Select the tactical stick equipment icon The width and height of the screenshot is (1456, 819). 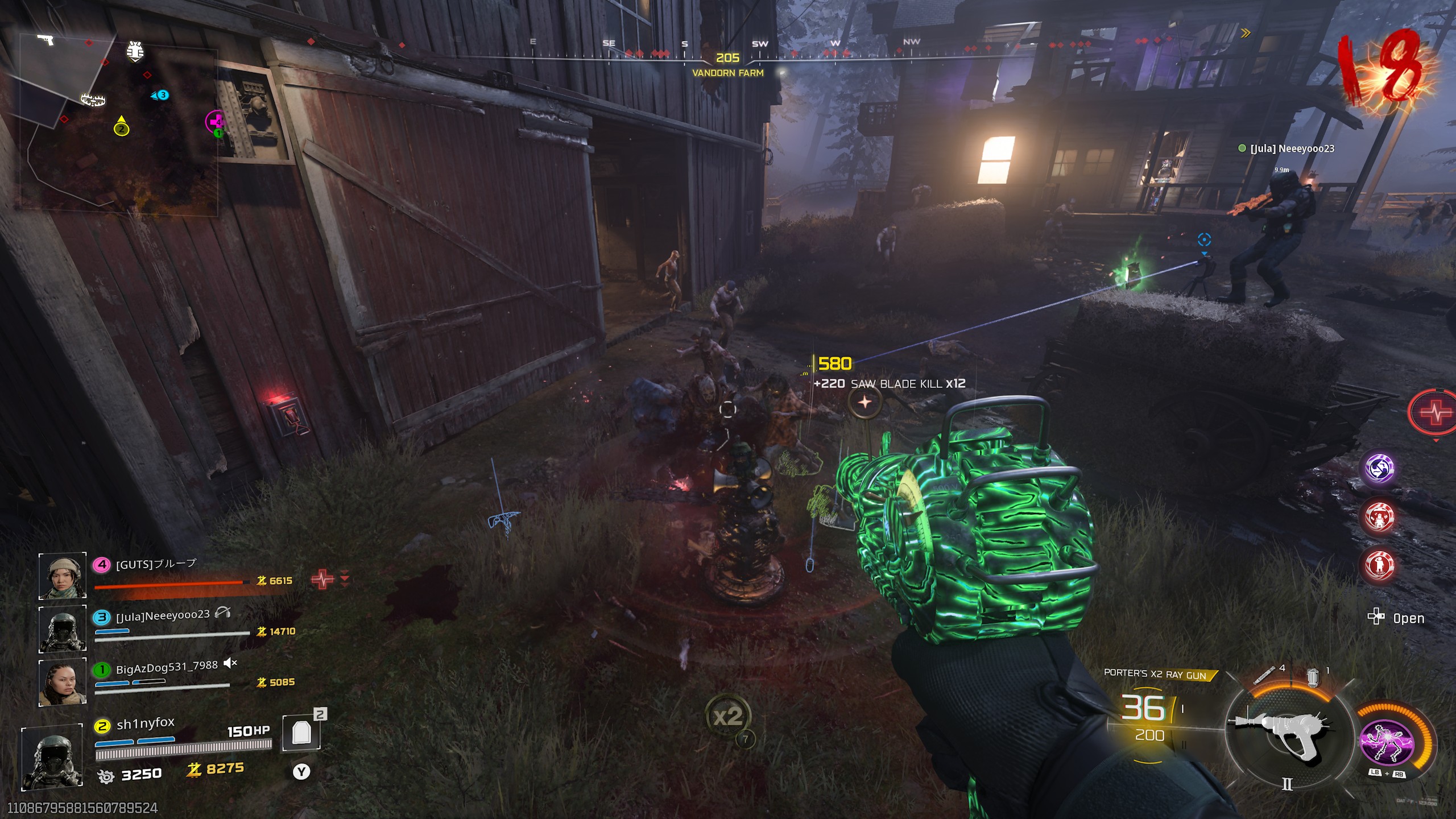(x=1265, y=675)
